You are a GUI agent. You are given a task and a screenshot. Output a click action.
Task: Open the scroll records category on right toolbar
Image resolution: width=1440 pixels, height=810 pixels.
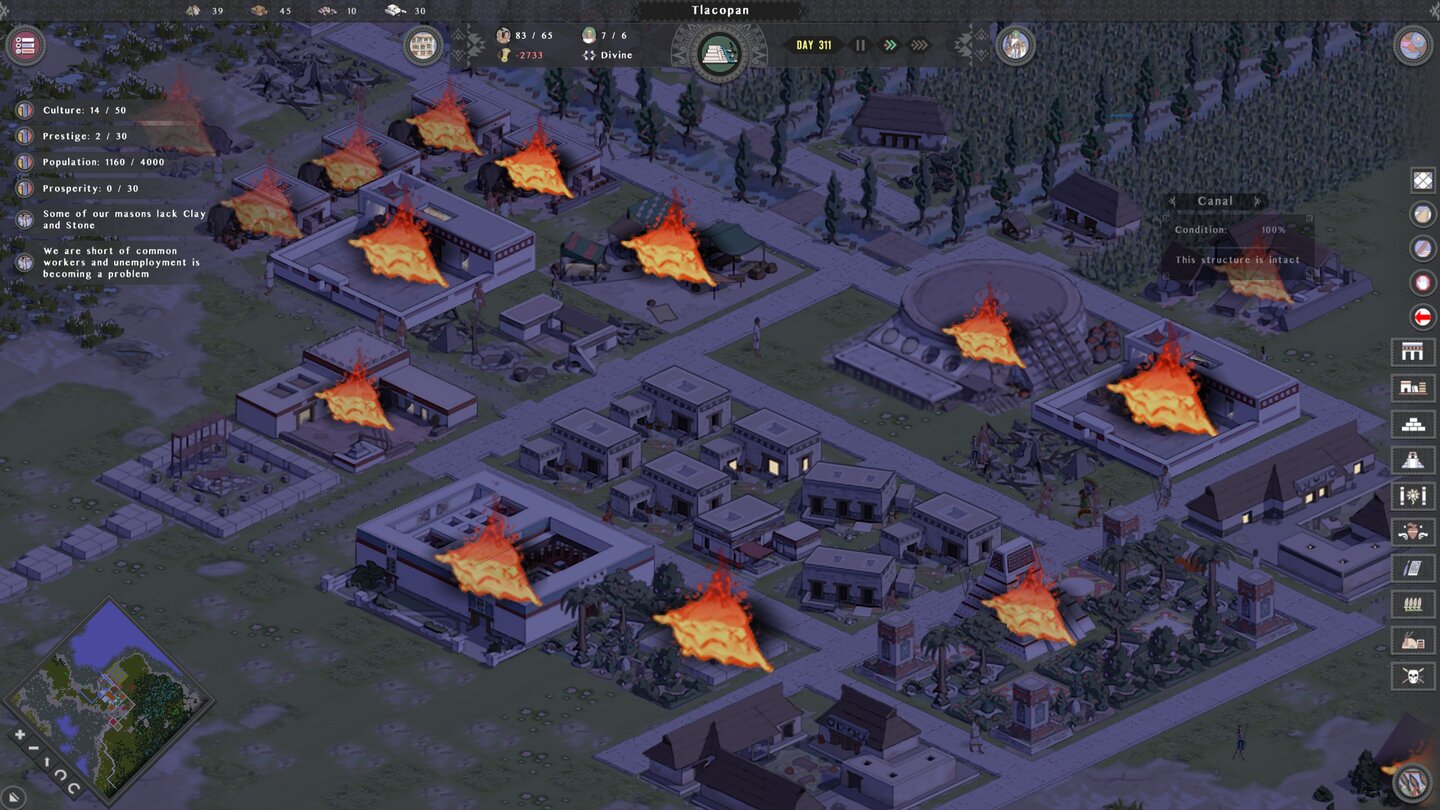coord(1413,567)
